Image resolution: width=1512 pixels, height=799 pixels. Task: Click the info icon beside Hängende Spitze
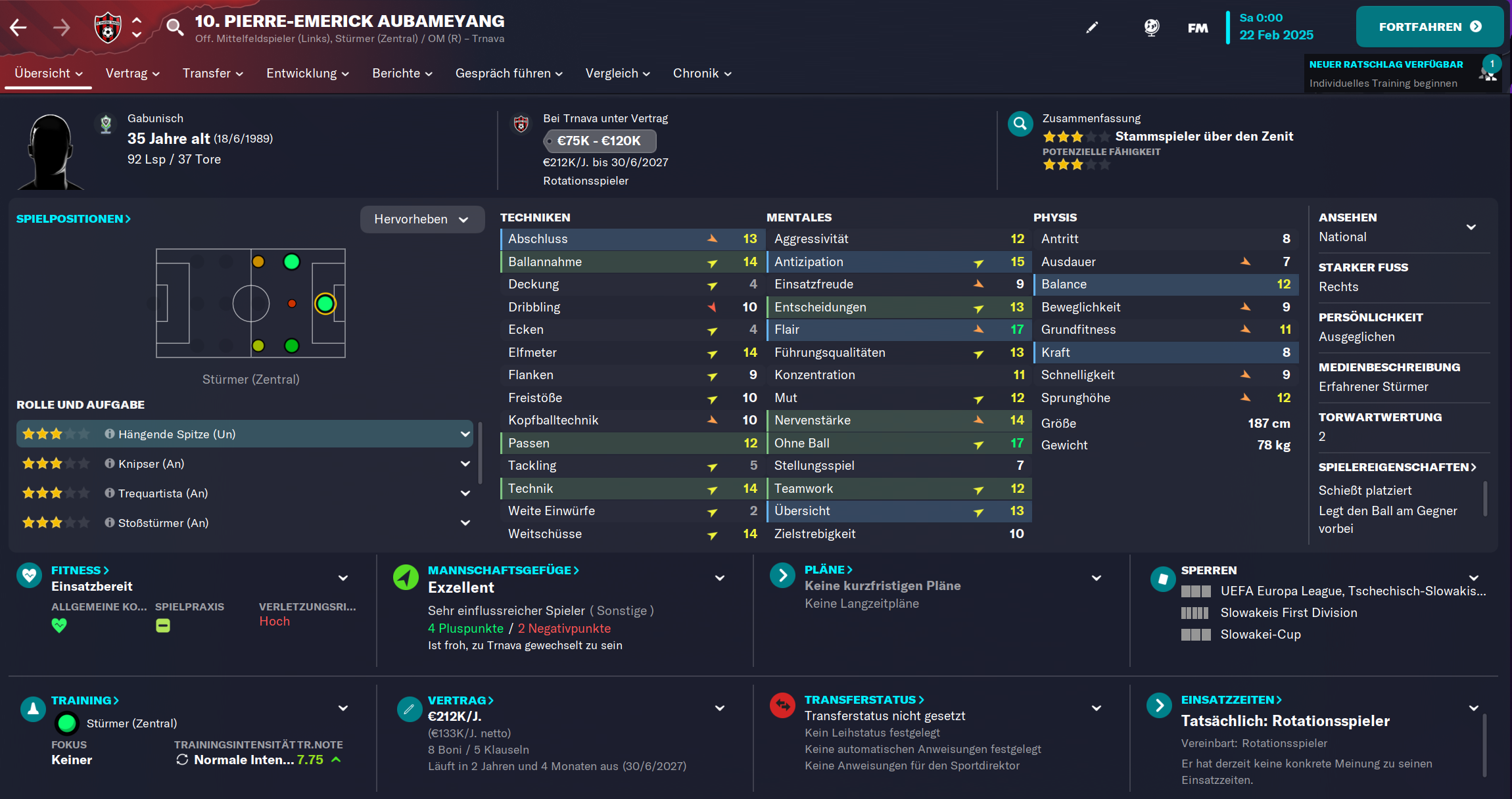pyautogui.click(x=108, y=434)
